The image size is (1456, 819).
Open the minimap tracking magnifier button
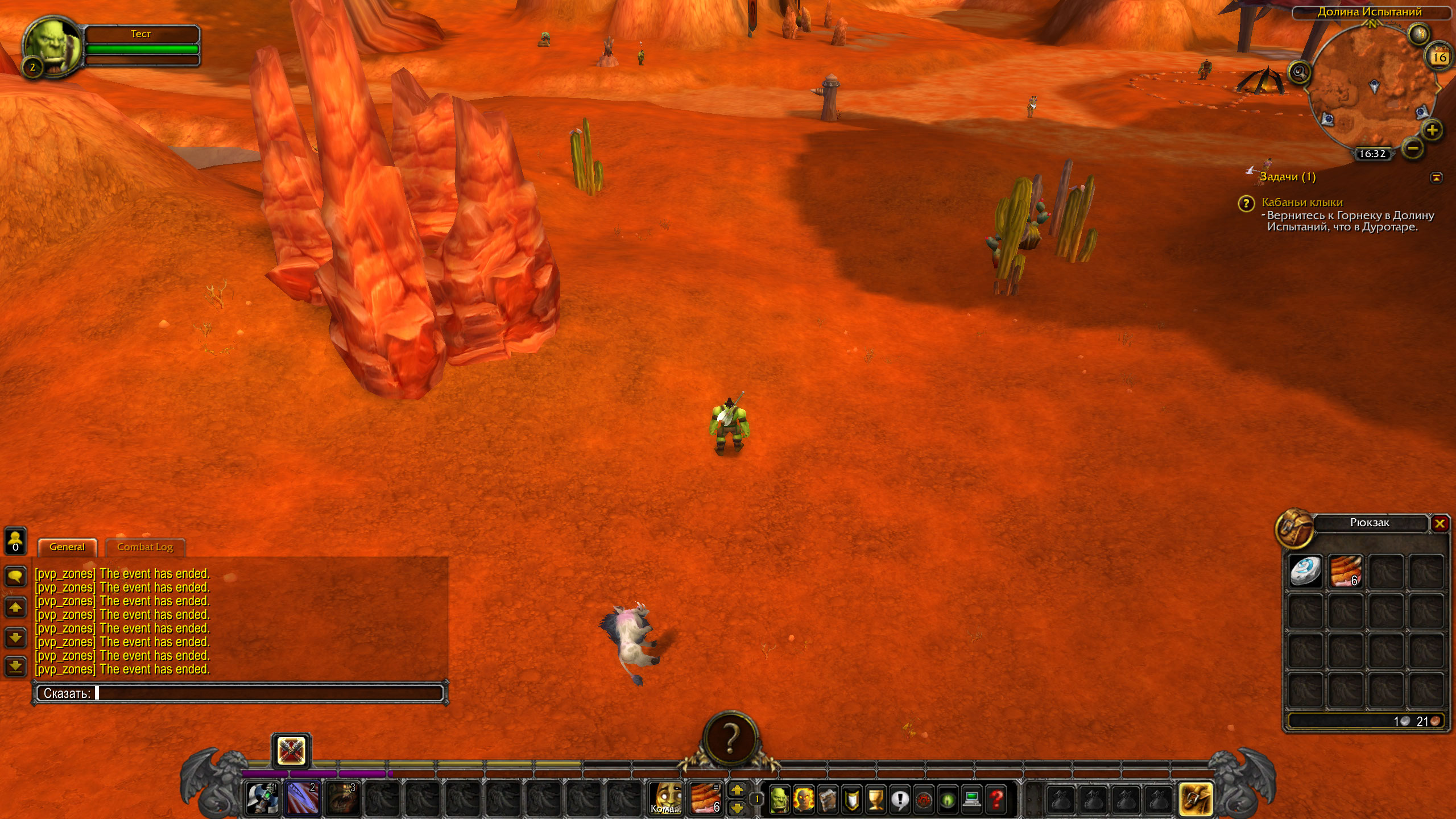click(1299, 72)
